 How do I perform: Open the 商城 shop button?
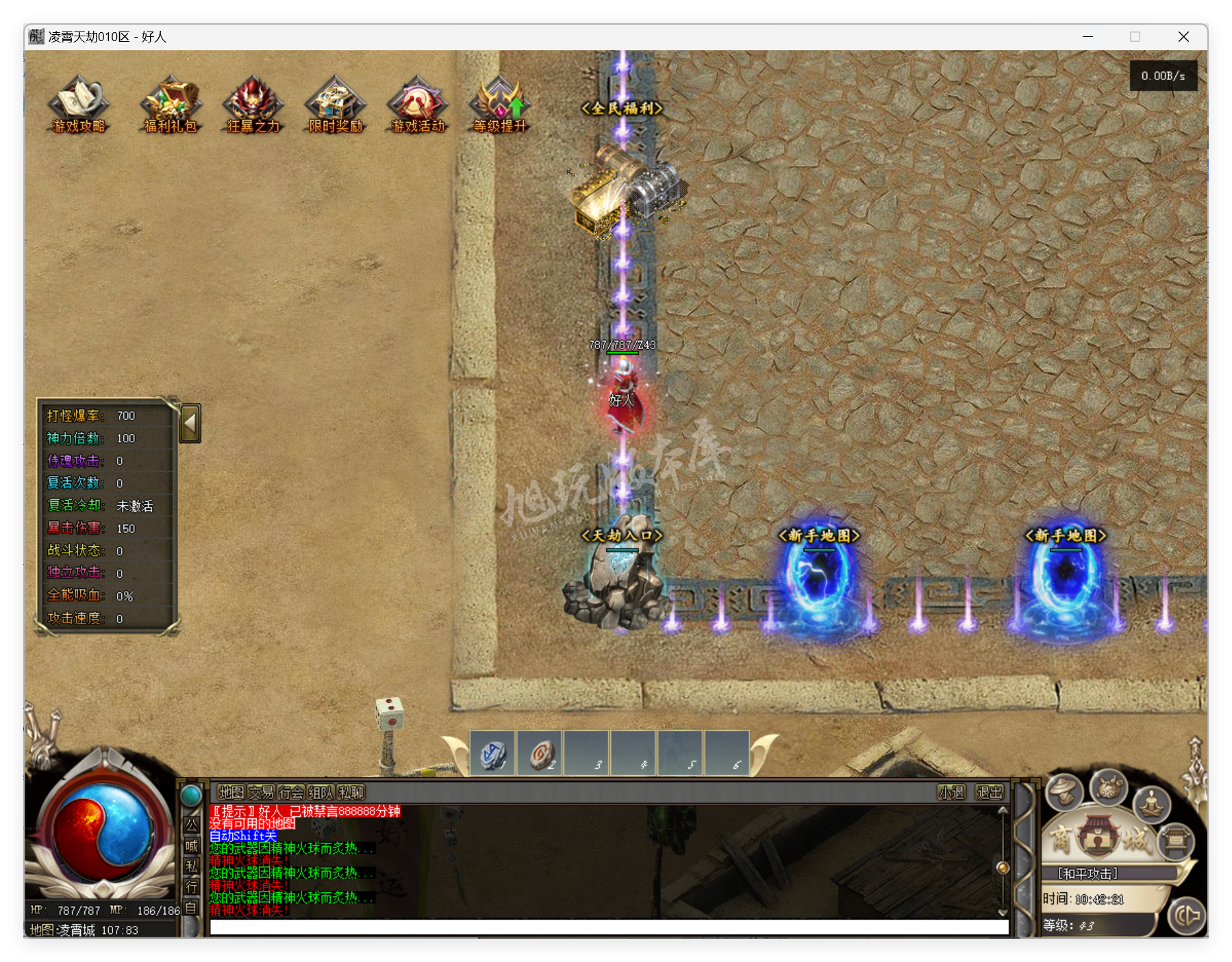coord(1098,838)
